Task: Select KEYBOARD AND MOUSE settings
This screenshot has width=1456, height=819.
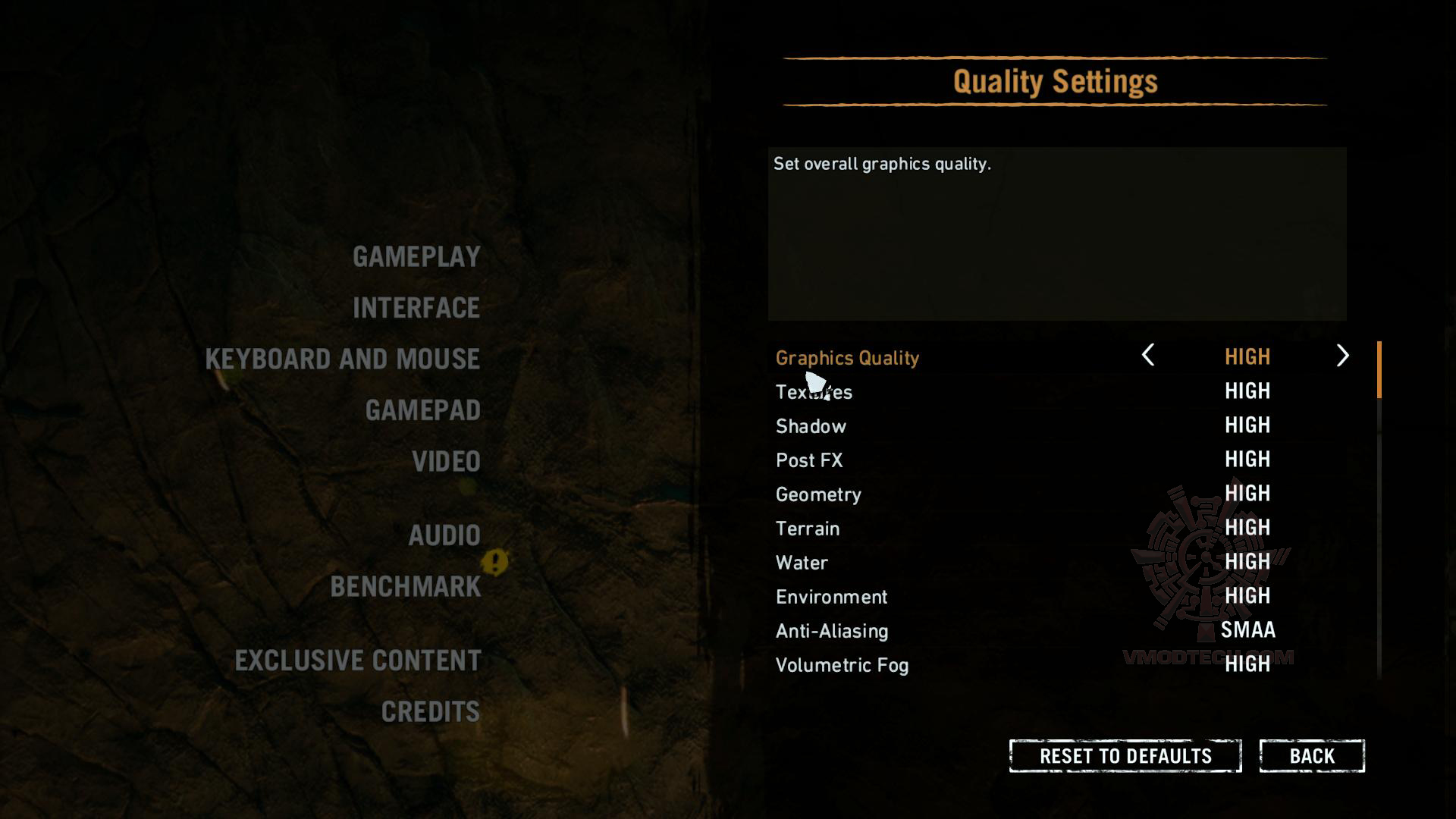Action: 342,359
